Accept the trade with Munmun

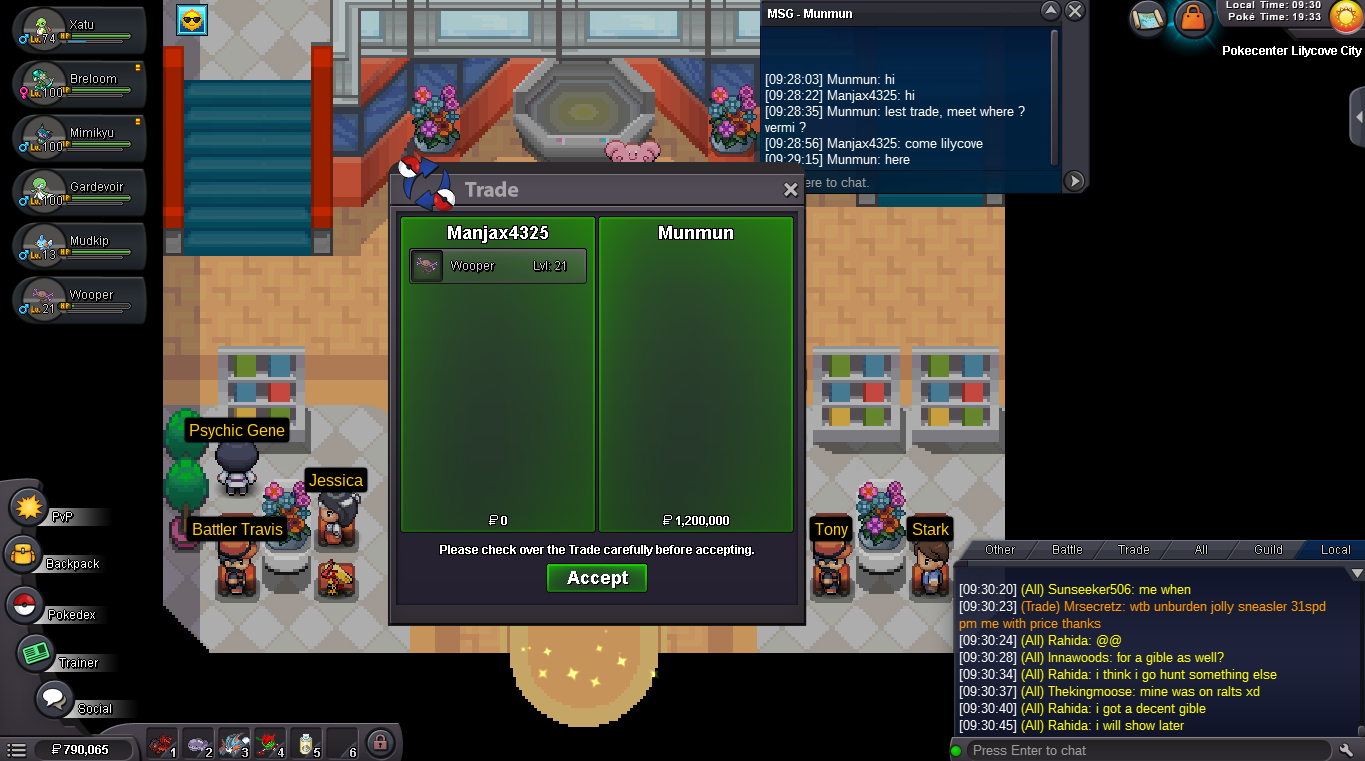click(597, 578)
